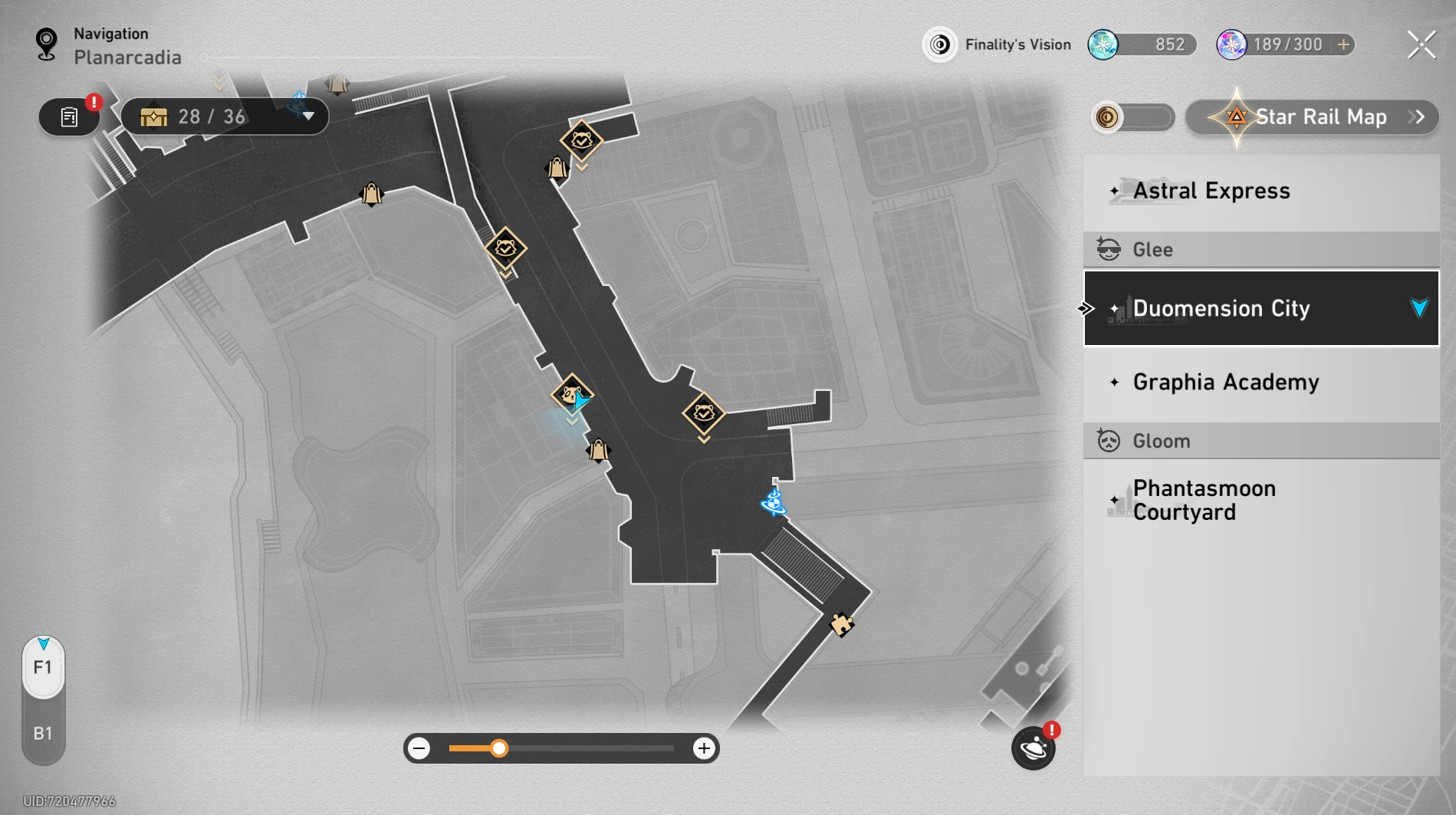Zoom in the map with plus button
1456x815 pixels.
(x=703, y=748)
